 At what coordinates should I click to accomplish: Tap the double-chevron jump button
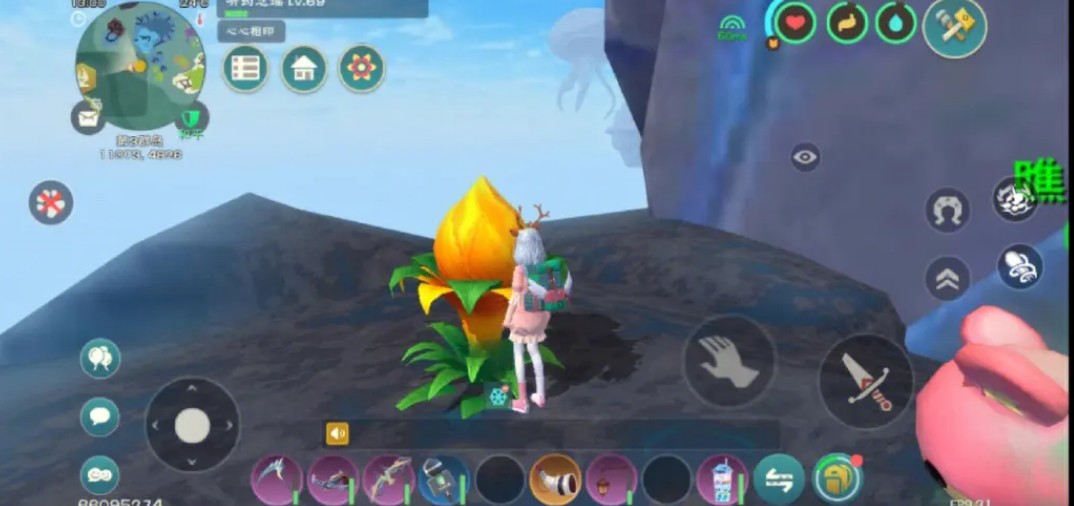(947, 278)
